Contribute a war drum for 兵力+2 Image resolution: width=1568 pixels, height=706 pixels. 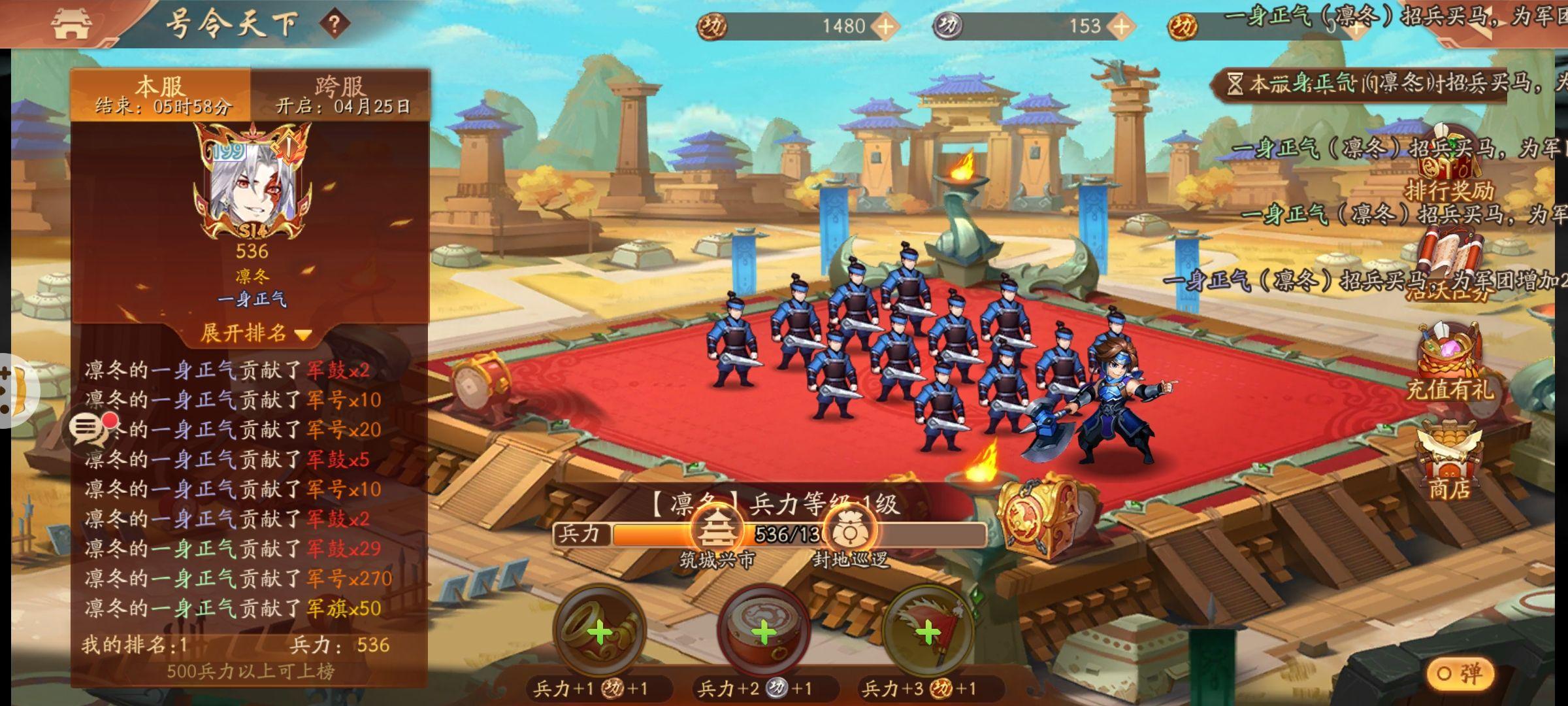[x=763, y=631]
